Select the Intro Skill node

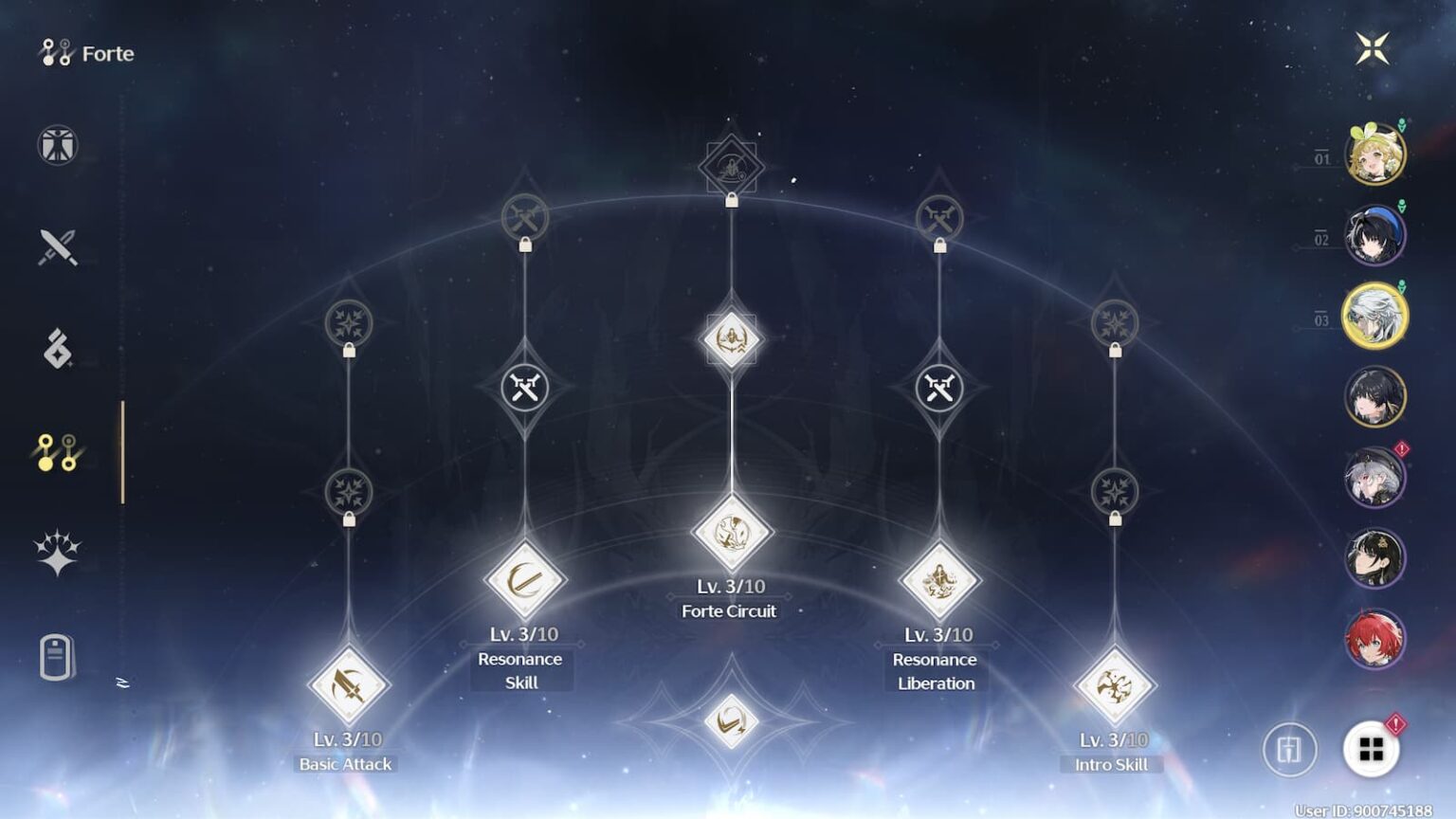(1114, 684)
